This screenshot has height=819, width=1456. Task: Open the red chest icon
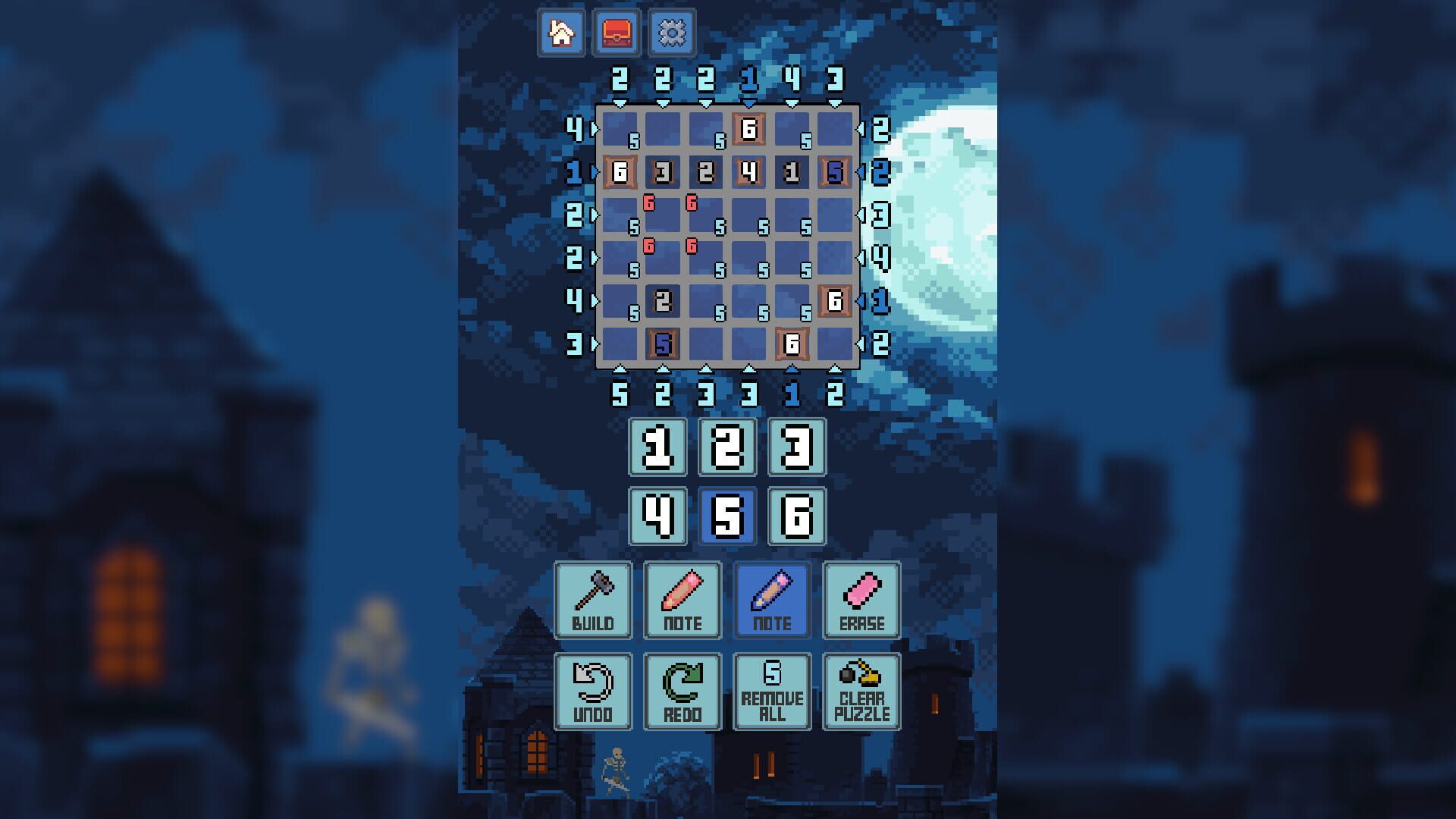617,32
